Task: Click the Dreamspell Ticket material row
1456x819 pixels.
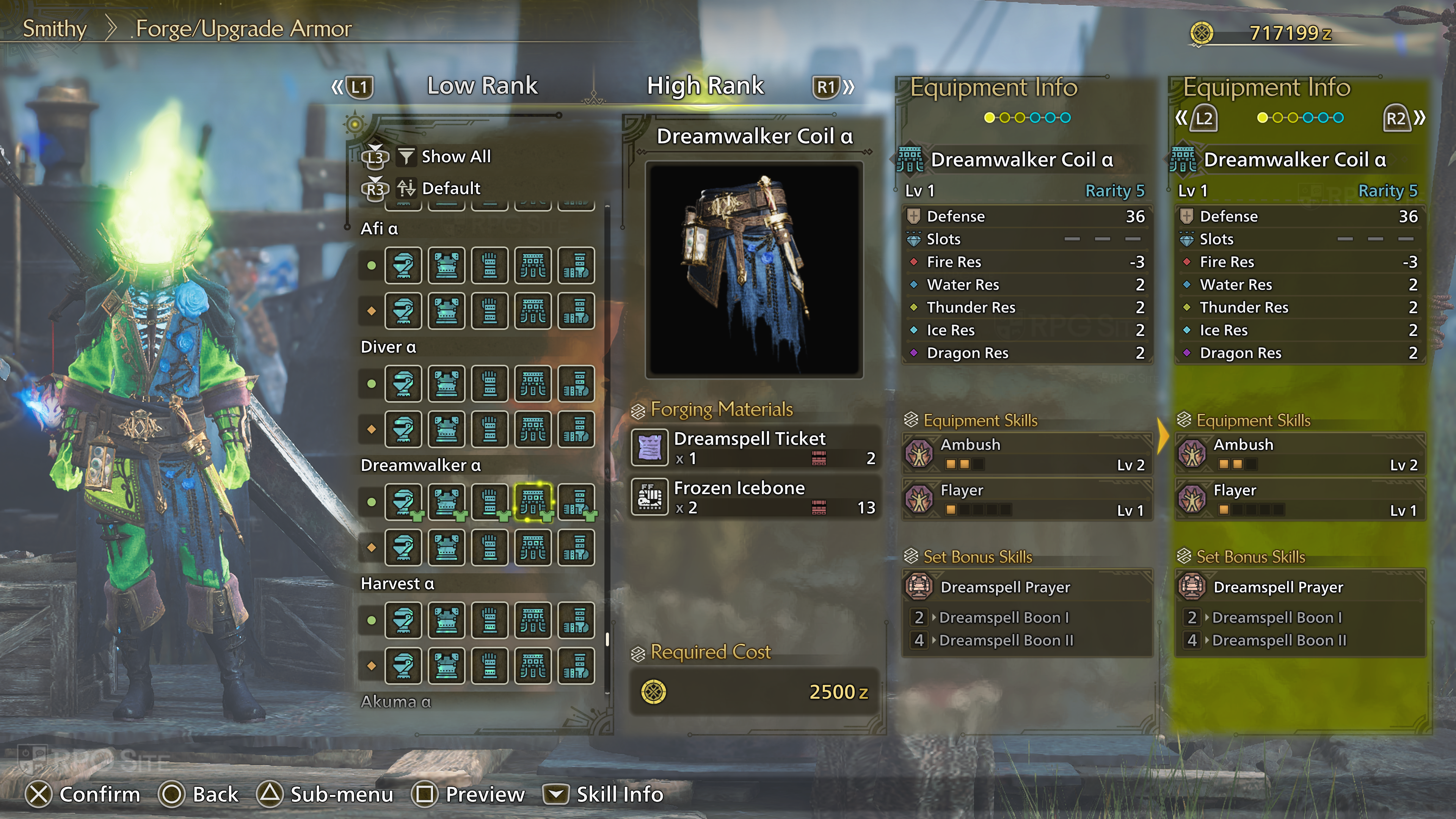Action: (755, 447)
